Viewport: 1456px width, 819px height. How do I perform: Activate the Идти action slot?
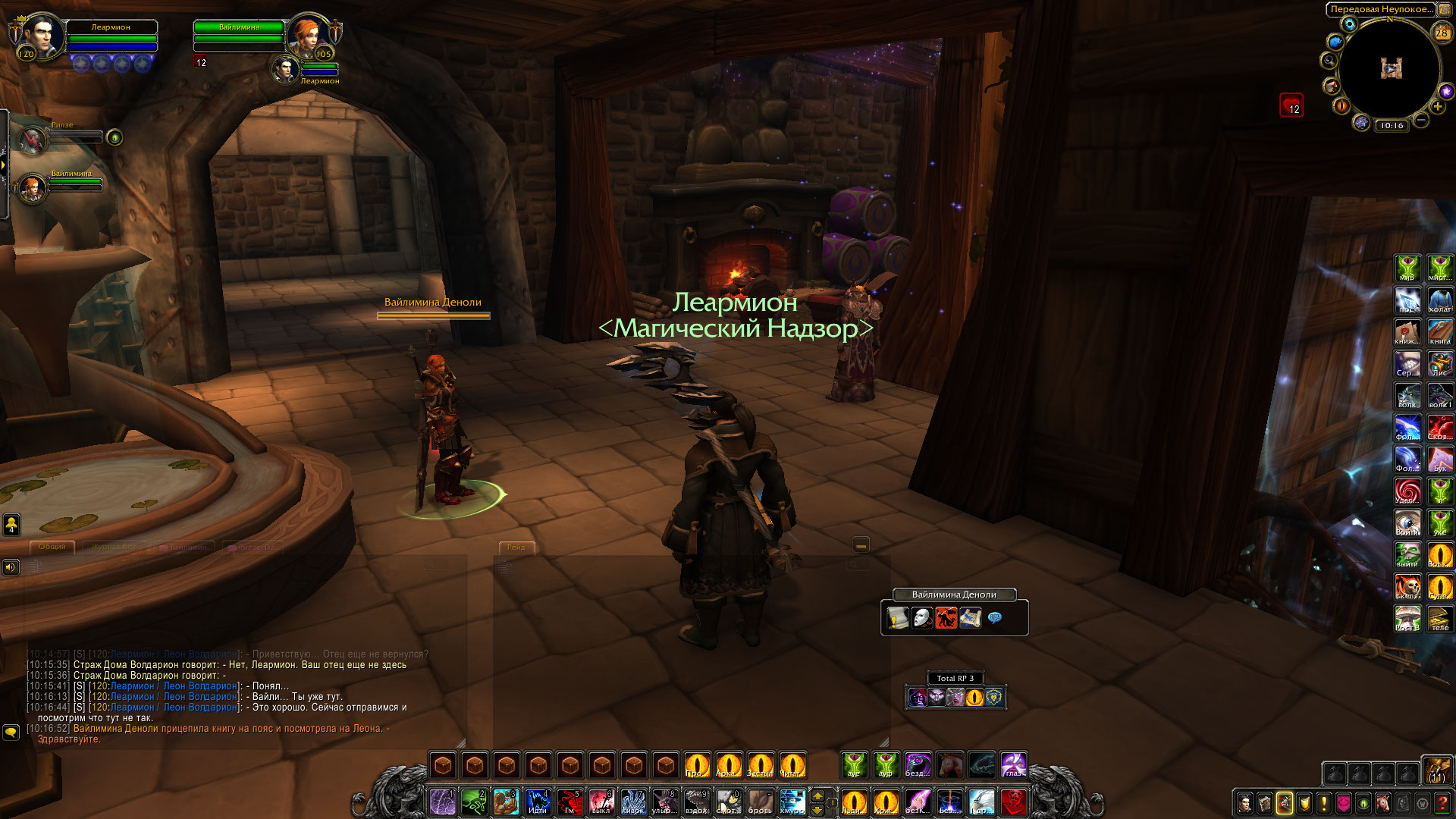point(538,802)
